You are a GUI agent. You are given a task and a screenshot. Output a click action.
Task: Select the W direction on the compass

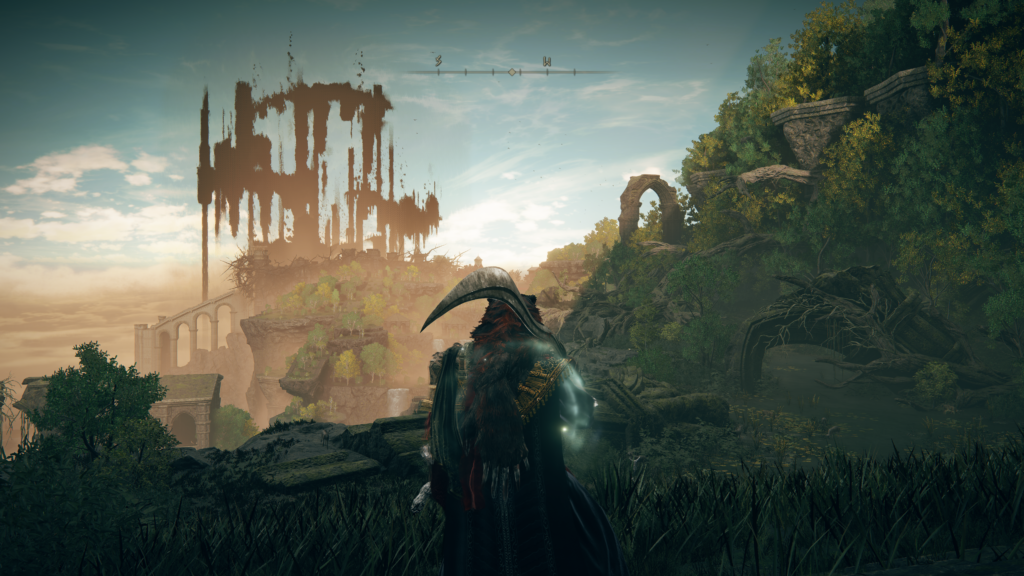tap(546, 62)
